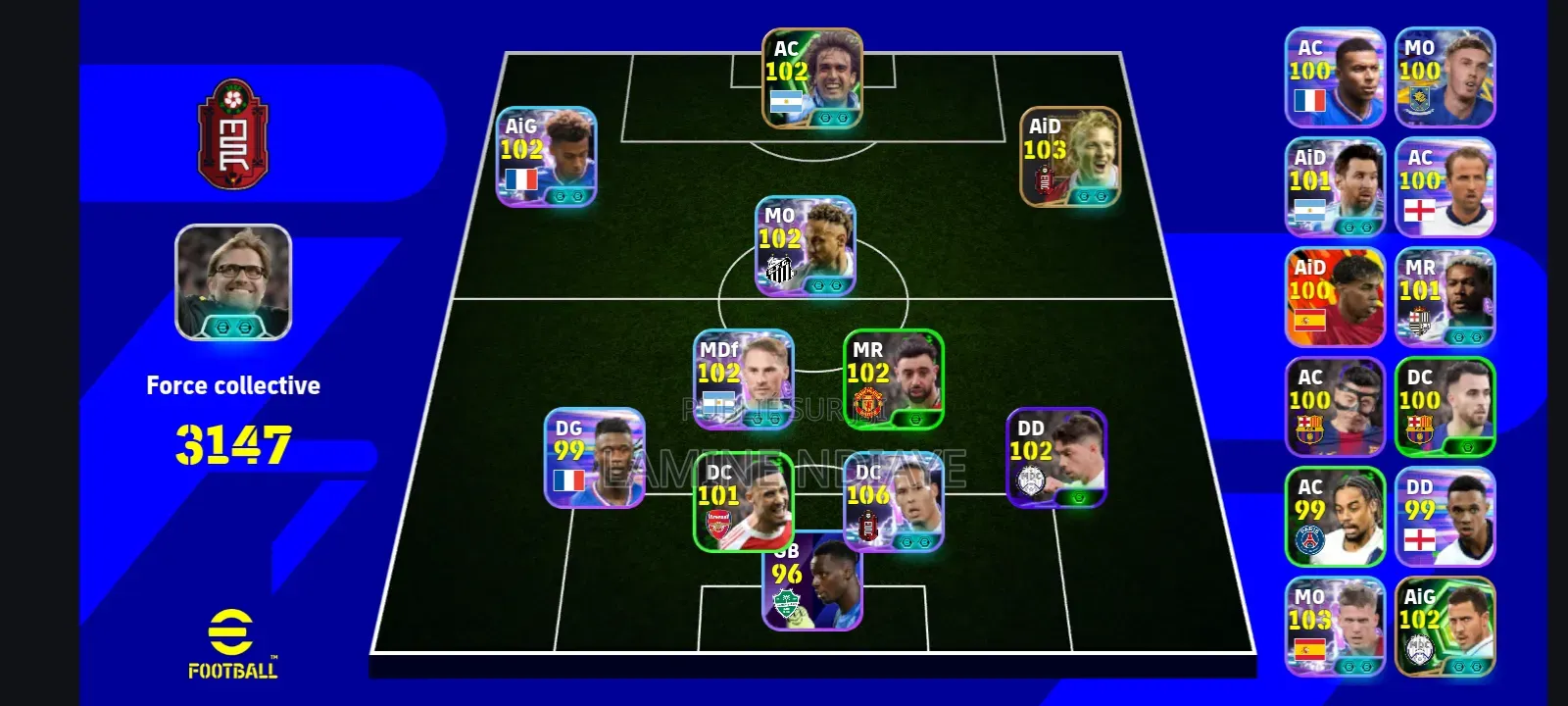Click the Force collective label
The height and width of the screenshot is (706, 1568).
(x=232, y=384)
